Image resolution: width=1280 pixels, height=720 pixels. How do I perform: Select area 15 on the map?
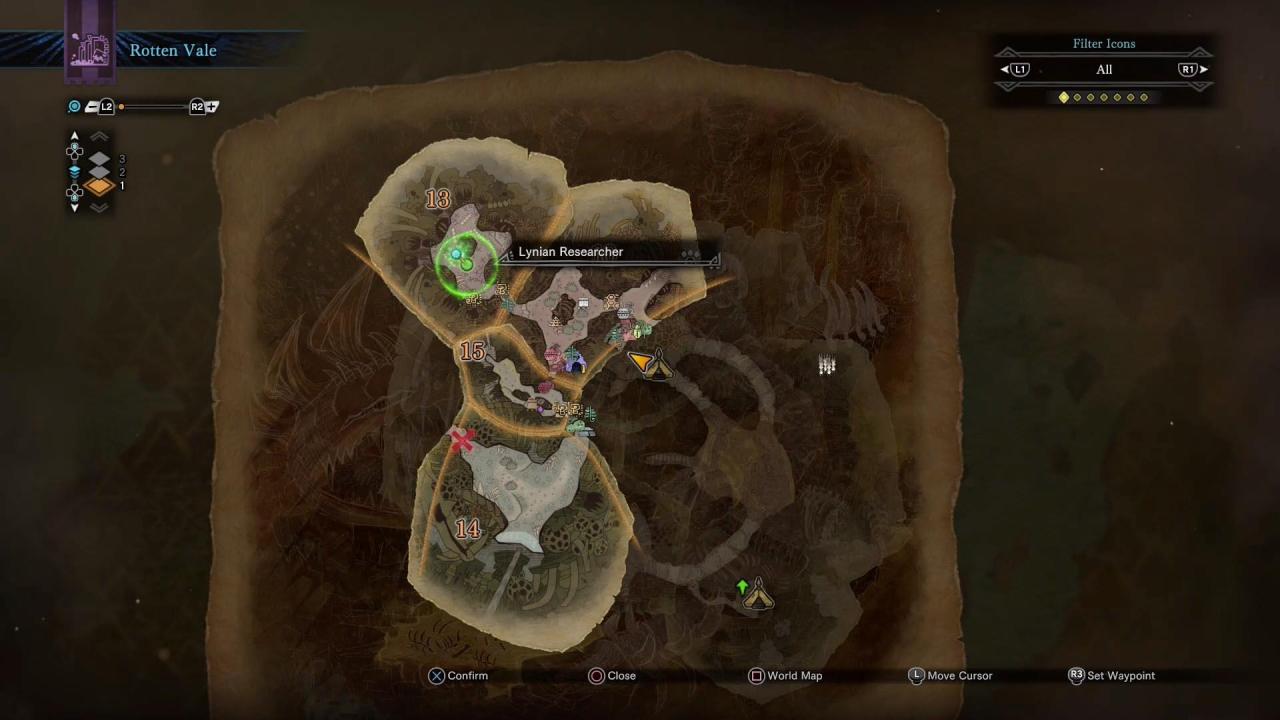(x=472, y=351)
